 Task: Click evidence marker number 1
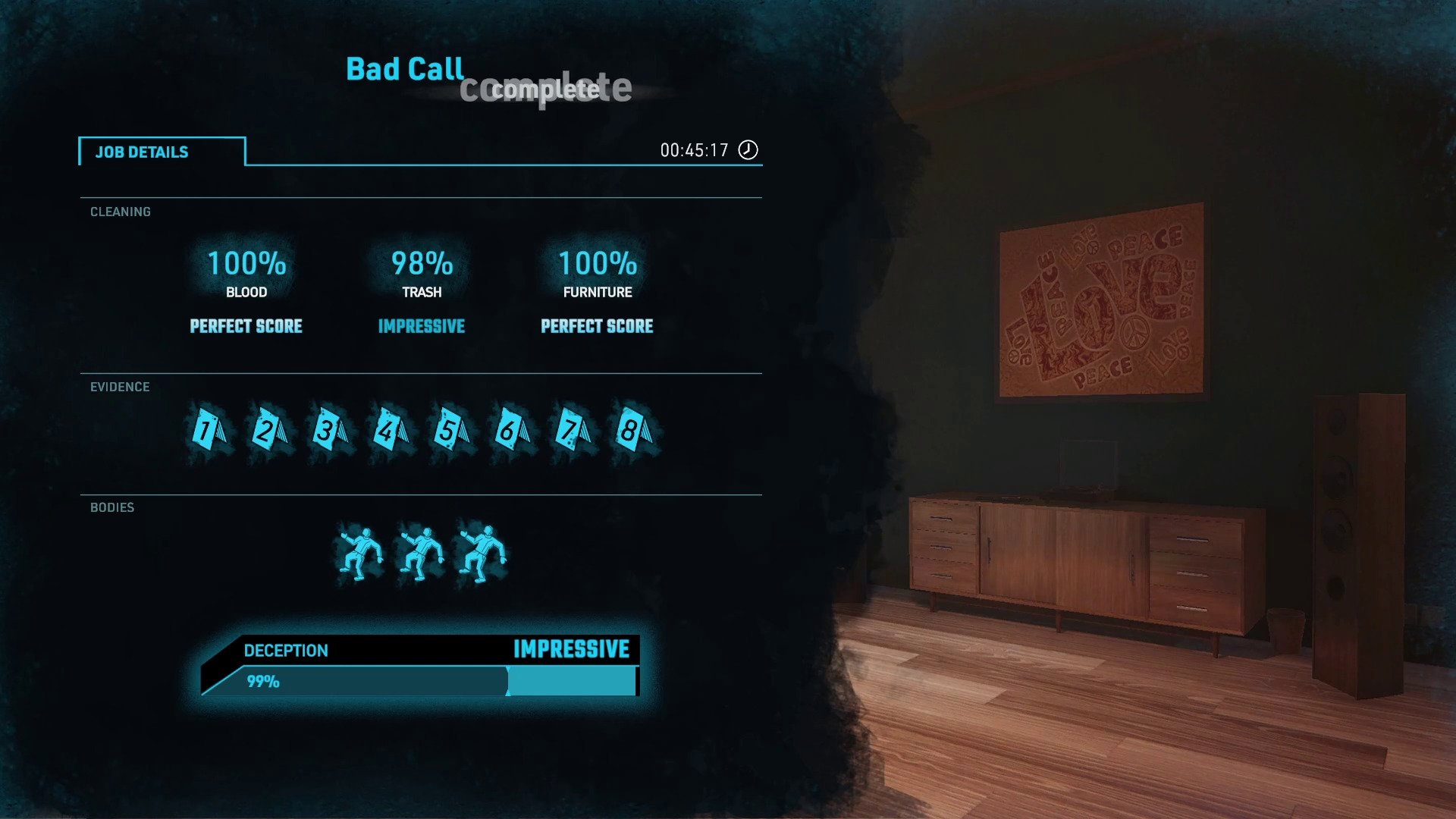pos(208,431)
